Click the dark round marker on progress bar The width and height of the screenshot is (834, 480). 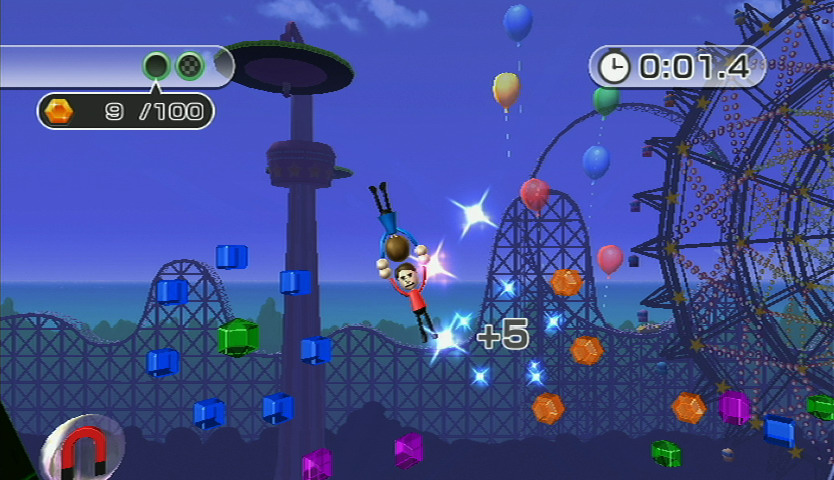point(157,67)
